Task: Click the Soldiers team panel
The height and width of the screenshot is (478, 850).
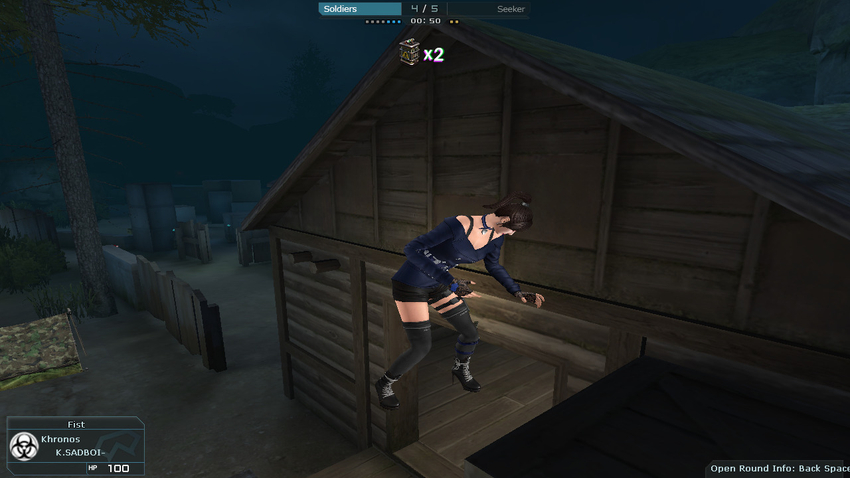Action: coord(359,9)
